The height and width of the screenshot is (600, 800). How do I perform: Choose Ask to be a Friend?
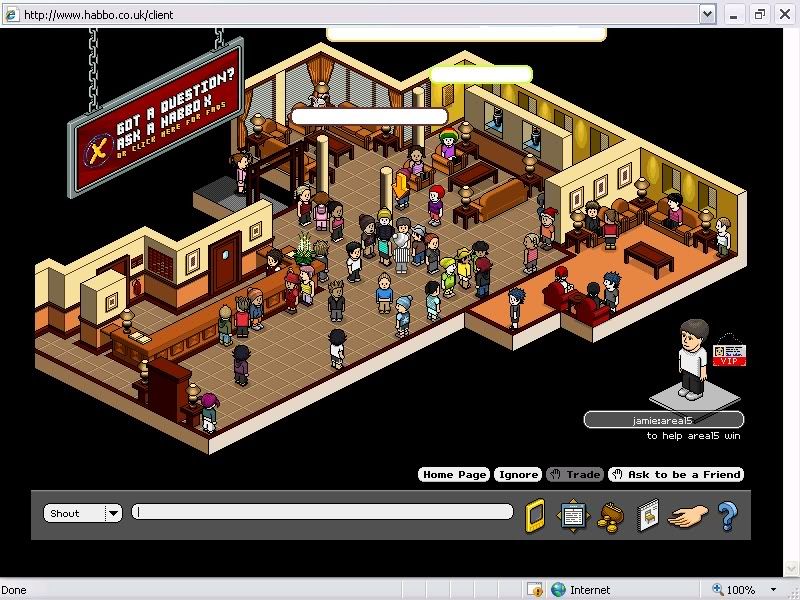click(676, 475)
